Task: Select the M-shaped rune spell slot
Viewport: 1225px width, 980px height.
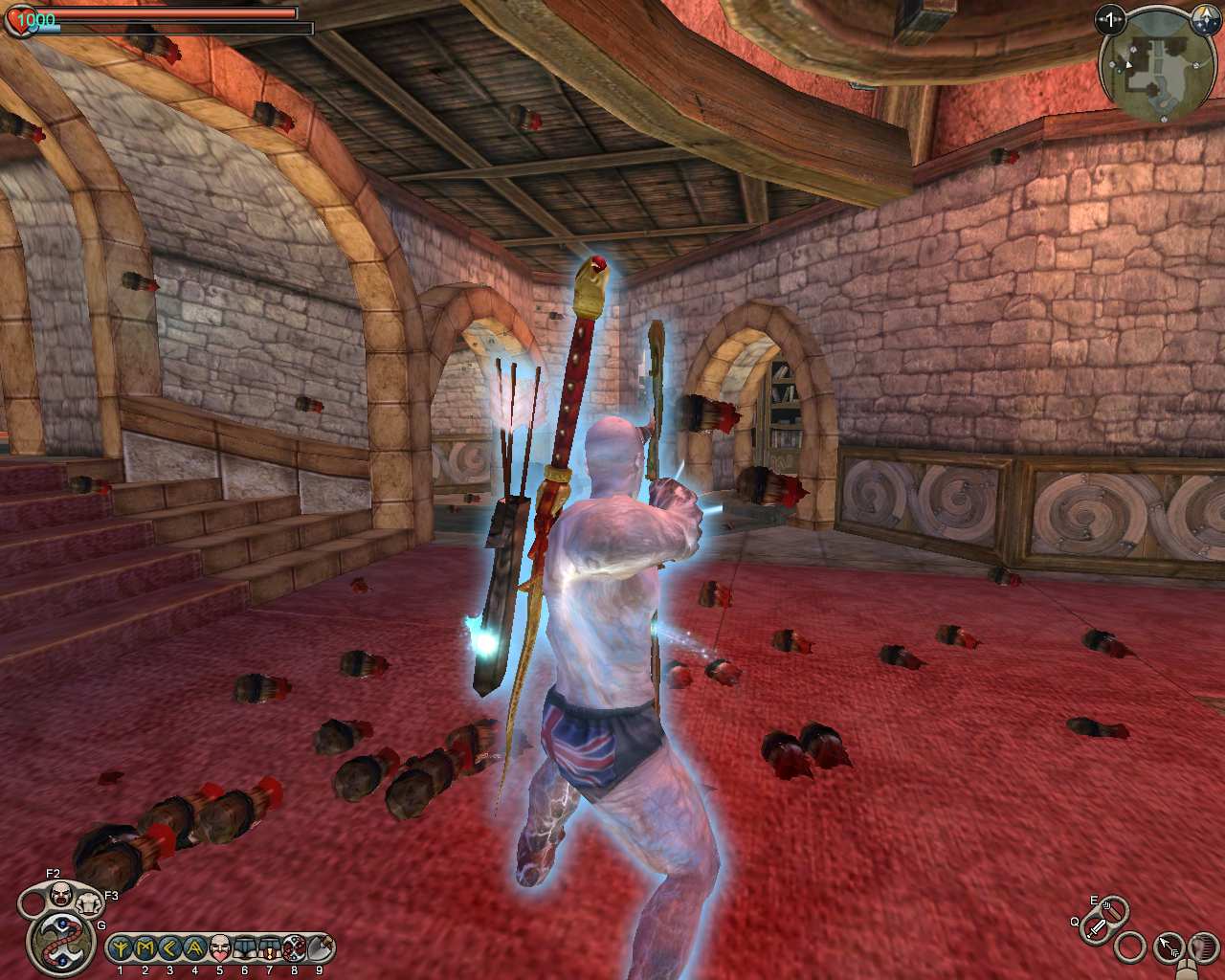Action: pos(145,948)
